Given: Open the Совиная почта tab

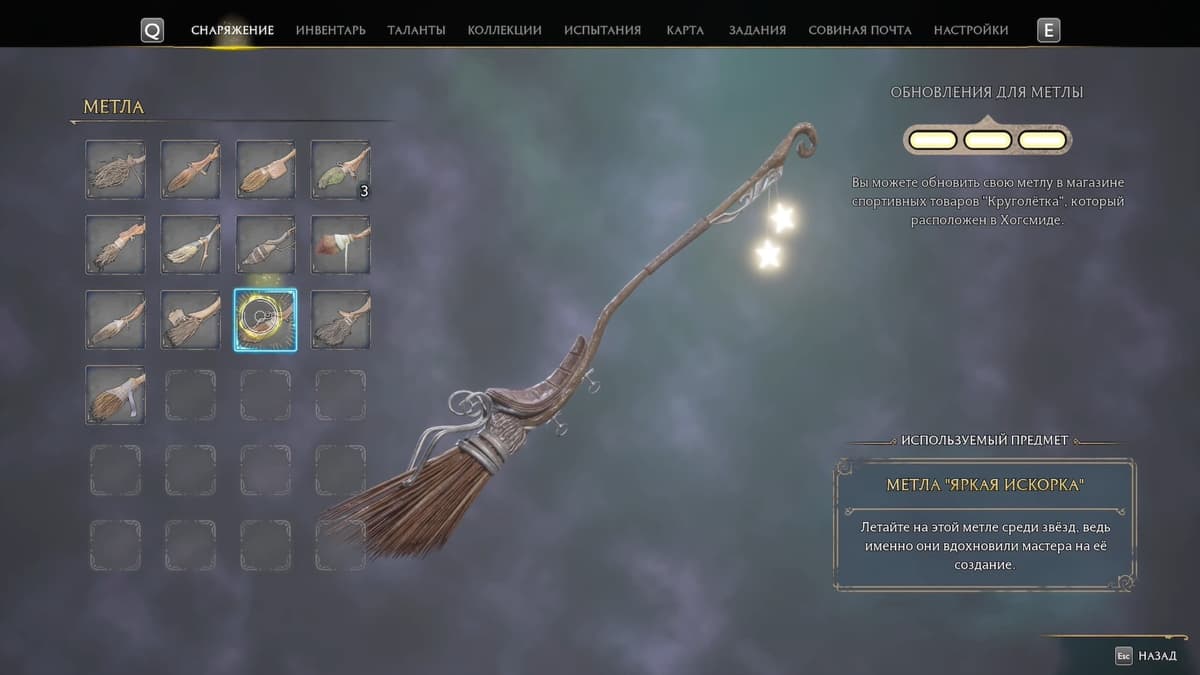Looking at the screenshot, I should pos(859,30).
